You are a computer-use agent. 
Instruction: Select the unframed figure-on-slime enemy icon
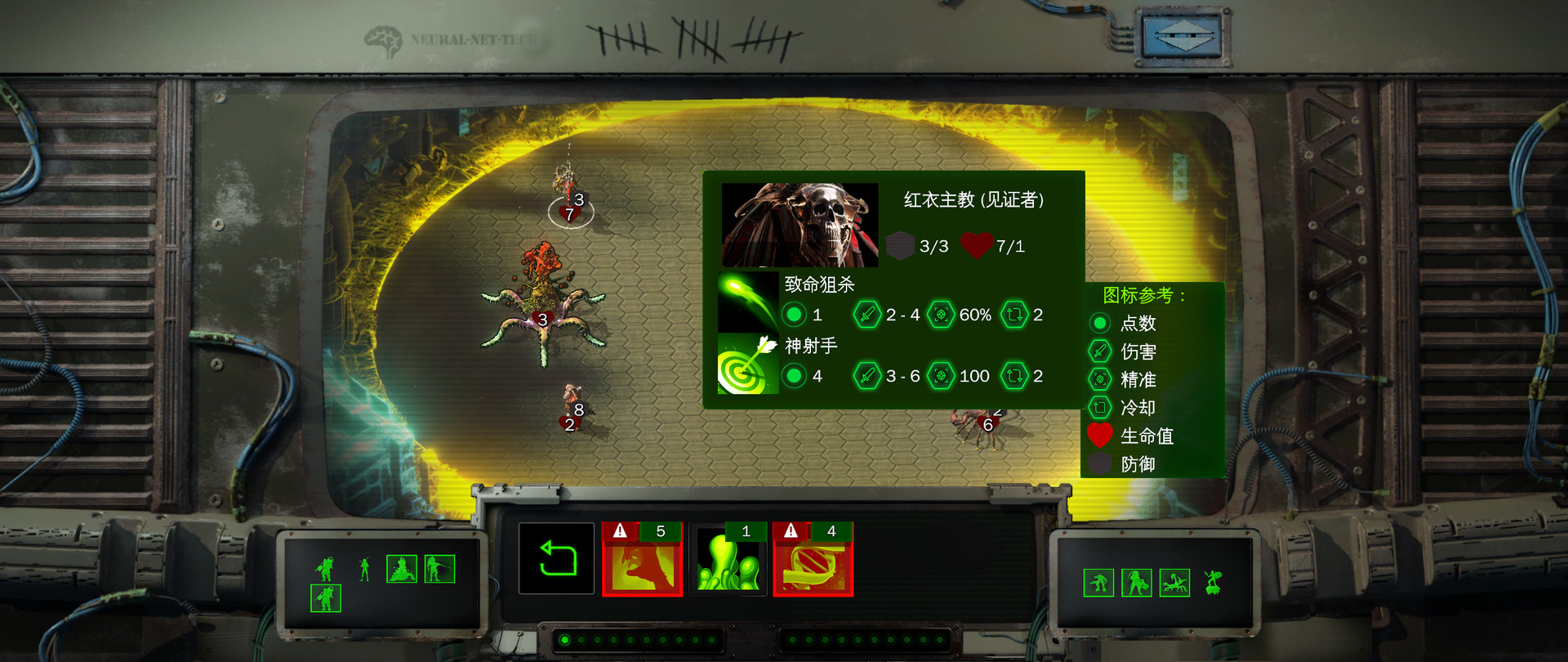pos(1213,584)
